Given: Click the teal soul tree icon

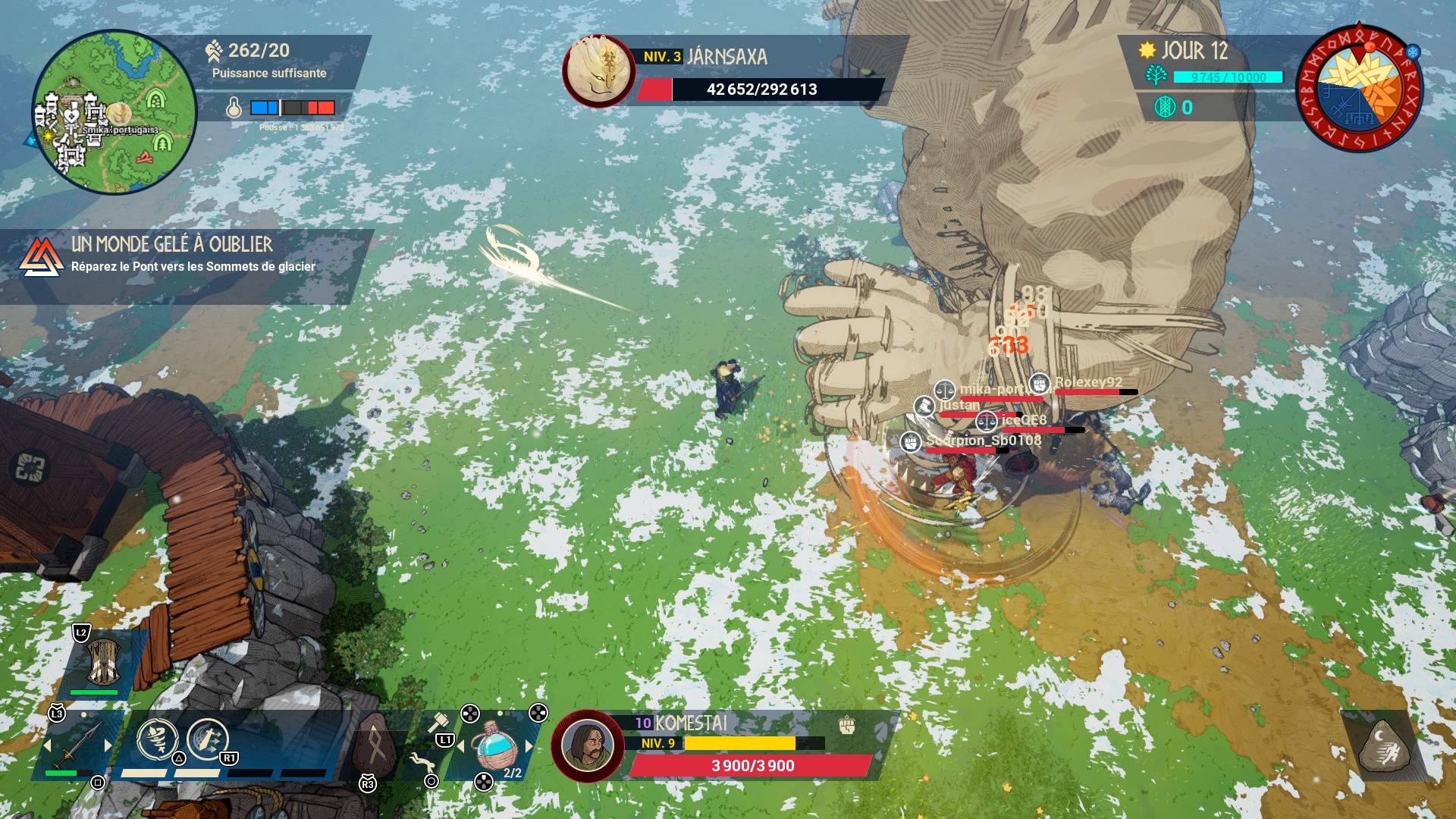Looking at the screenshot, I should click(x=1156, y=76).
